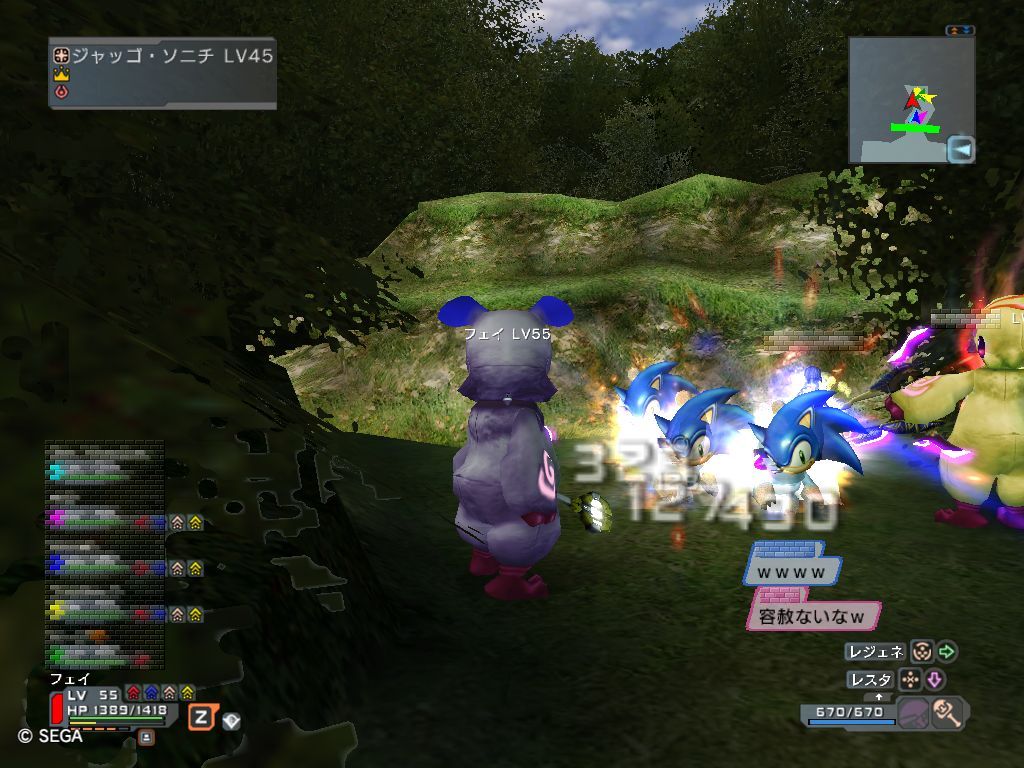Select the yellow party member row
Viewport: 1024px width, 768px height.
tap(104, 612)
